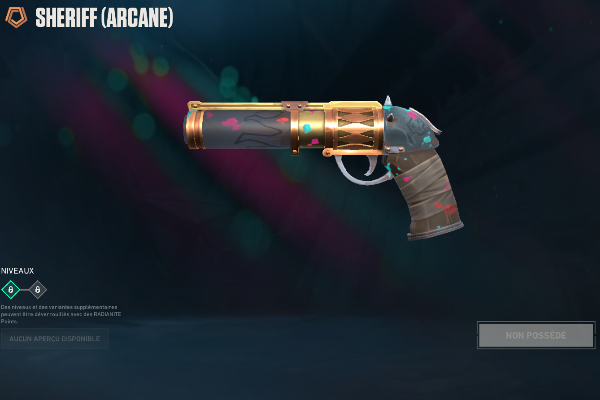Click the "Non possédé" button
The height and width of the screenshot is (400, 600).
(536, 335)
